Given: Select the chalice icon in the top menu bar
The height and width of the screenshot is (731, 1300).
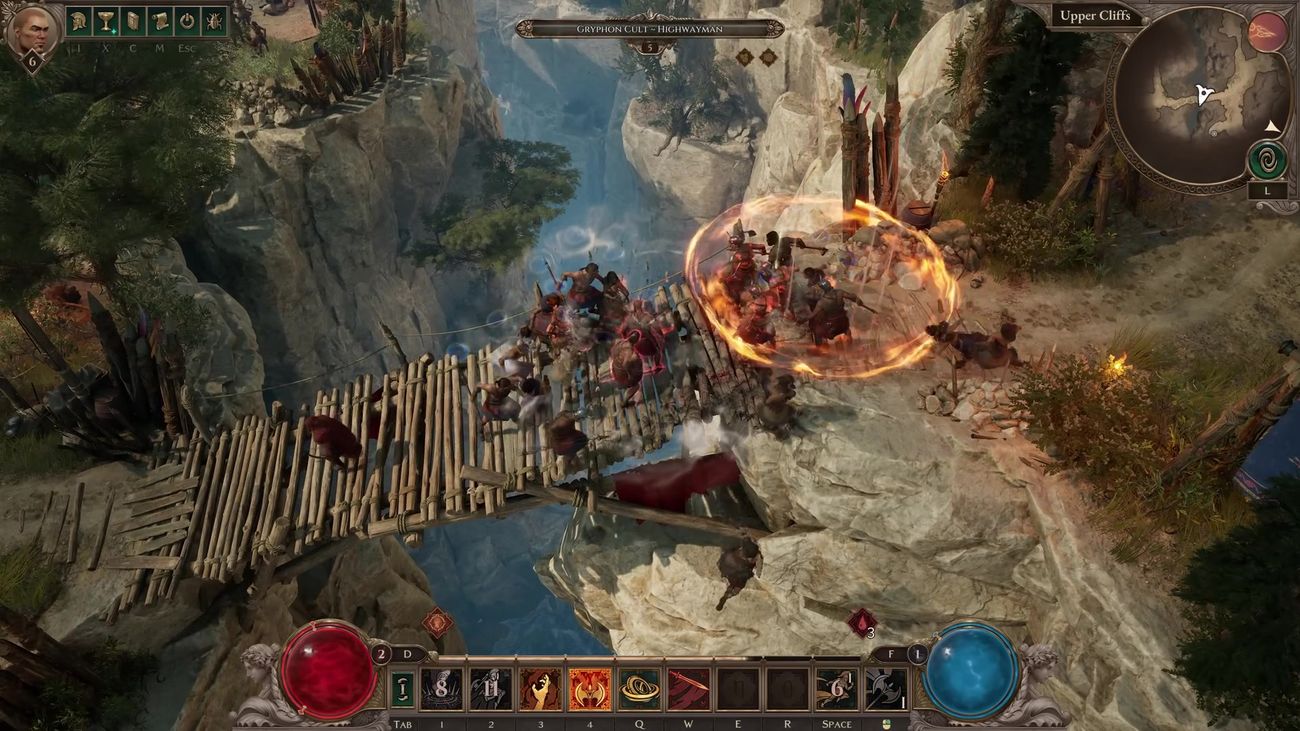Looking at the screenshot, I should pyautogui.click(x=105, y=23).
